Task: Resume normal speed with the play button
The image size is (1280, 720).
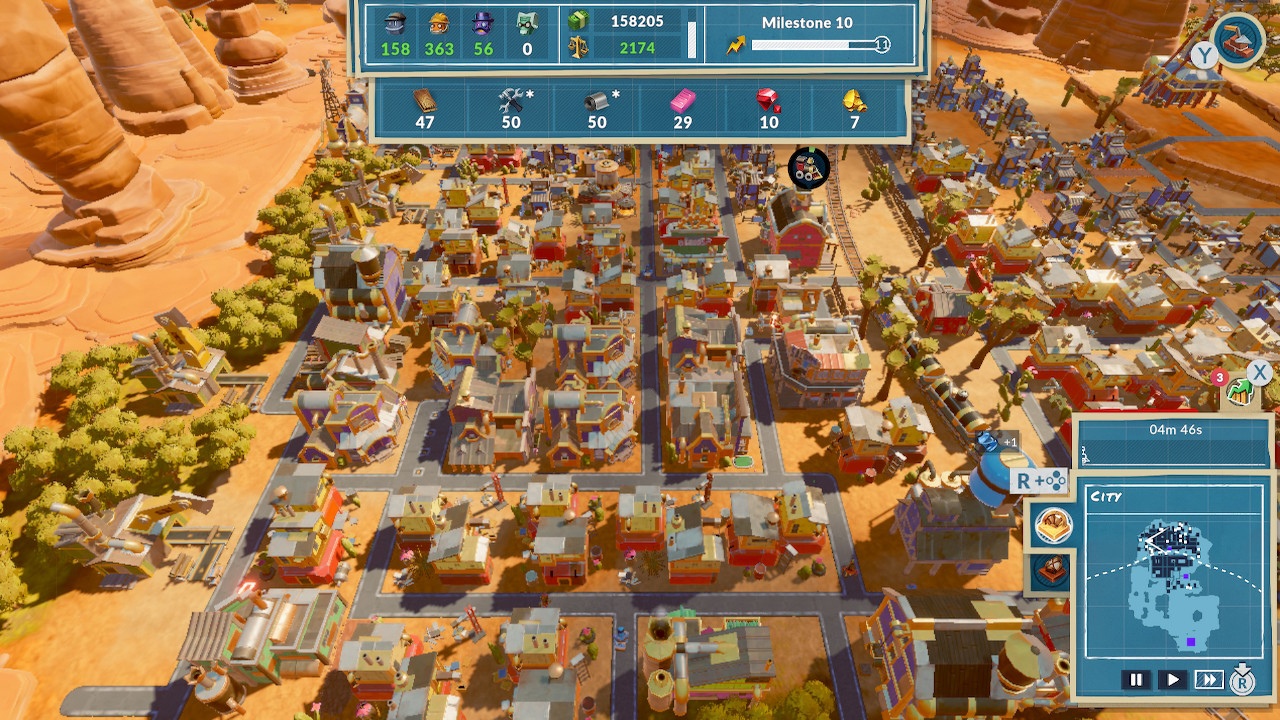Action: pos(1172,679)
